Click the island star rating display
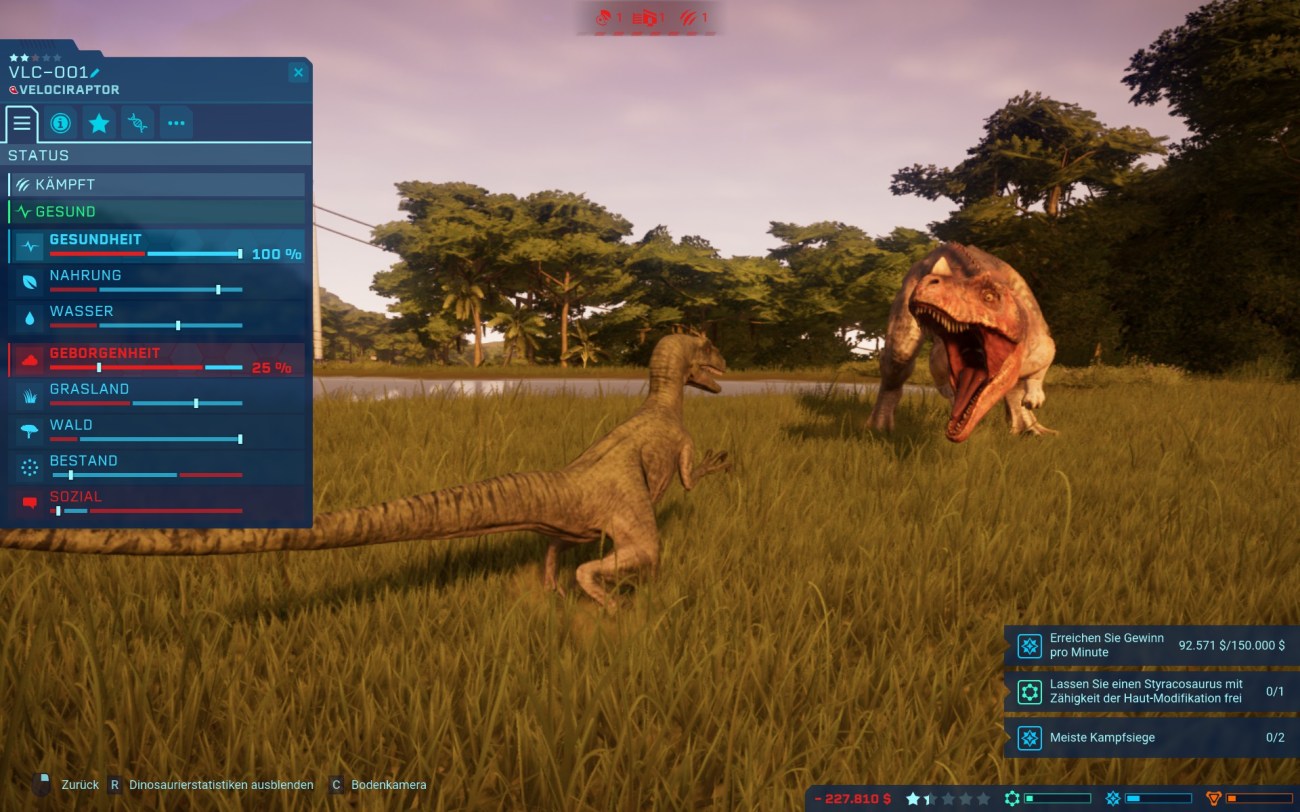Image resolution: width=1300 pixels, height=812 pixels. coord(947,799)
